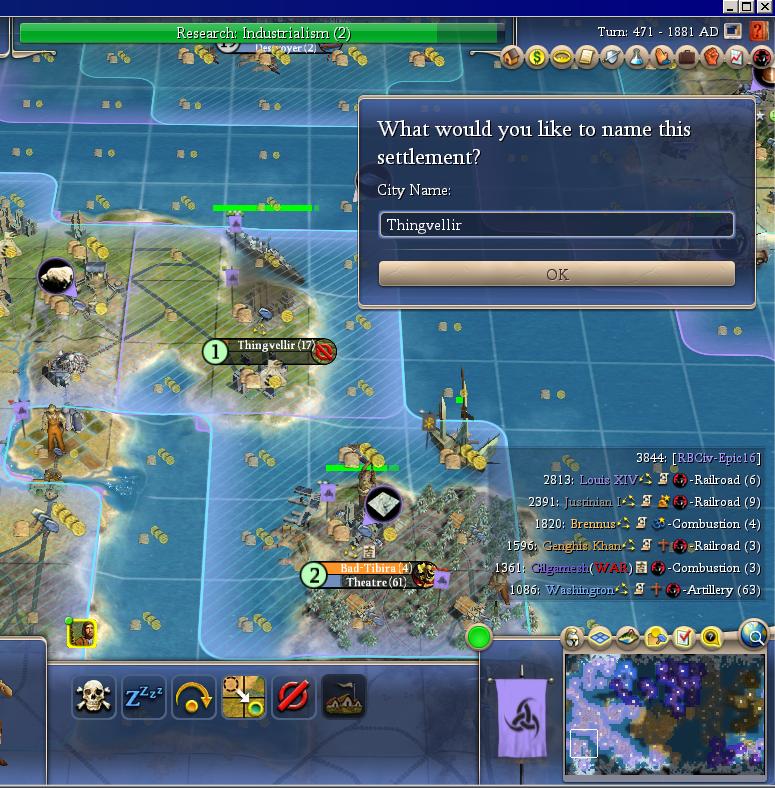Click the City Name text field
The height and width of the screenshot is (788, 775).
[x=556, y=225]
